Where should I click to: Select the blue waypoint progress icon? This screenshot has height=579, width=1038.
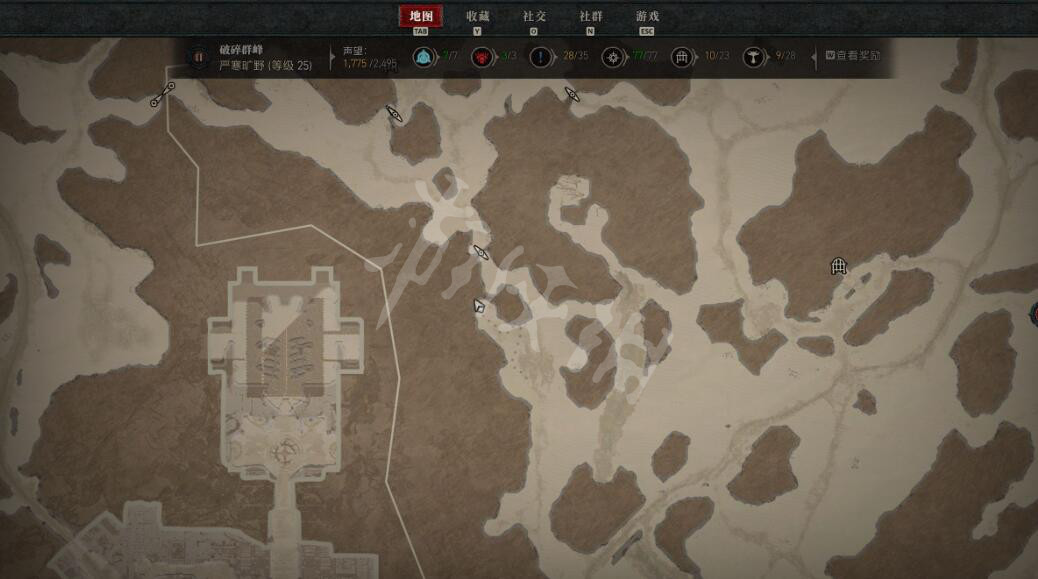423,57
